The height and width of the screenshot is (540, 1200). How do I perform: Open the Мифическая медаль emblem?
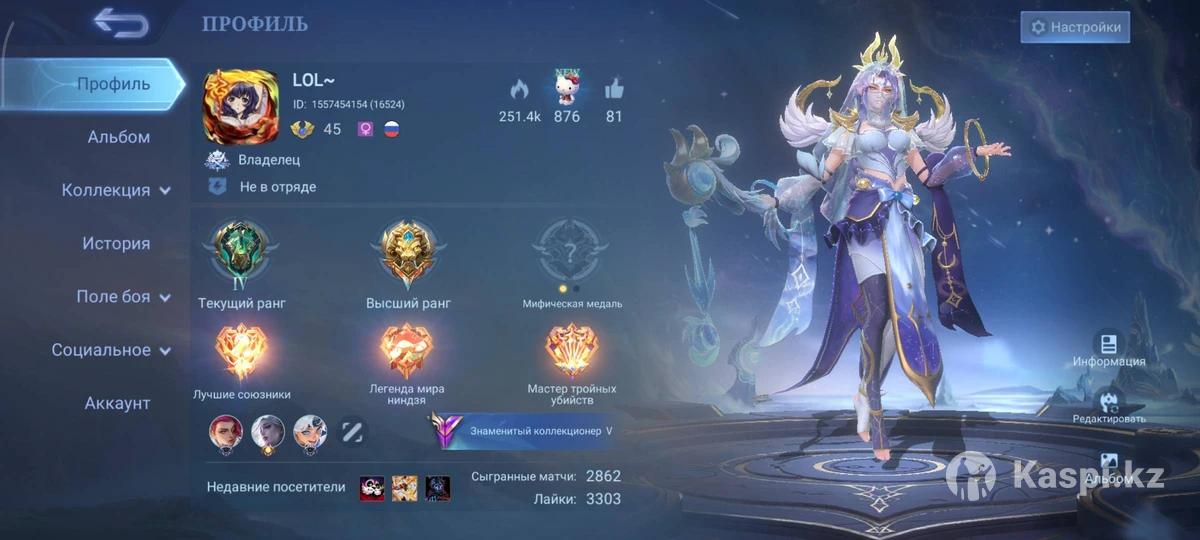coord(571,254)
